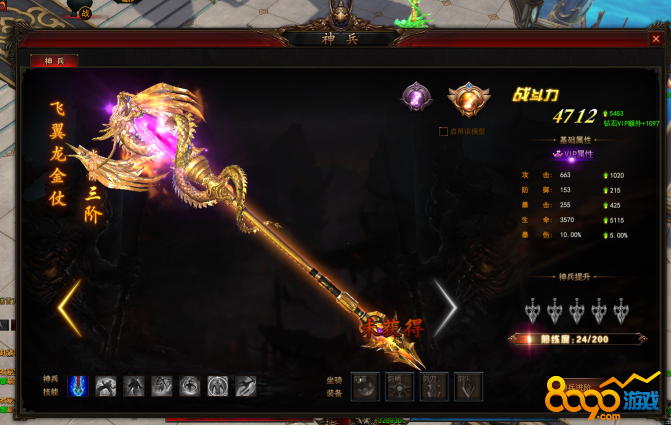Tick the 启用该模型 checkbox
Screen dimensions: 671x425
[x=442, y=131]
